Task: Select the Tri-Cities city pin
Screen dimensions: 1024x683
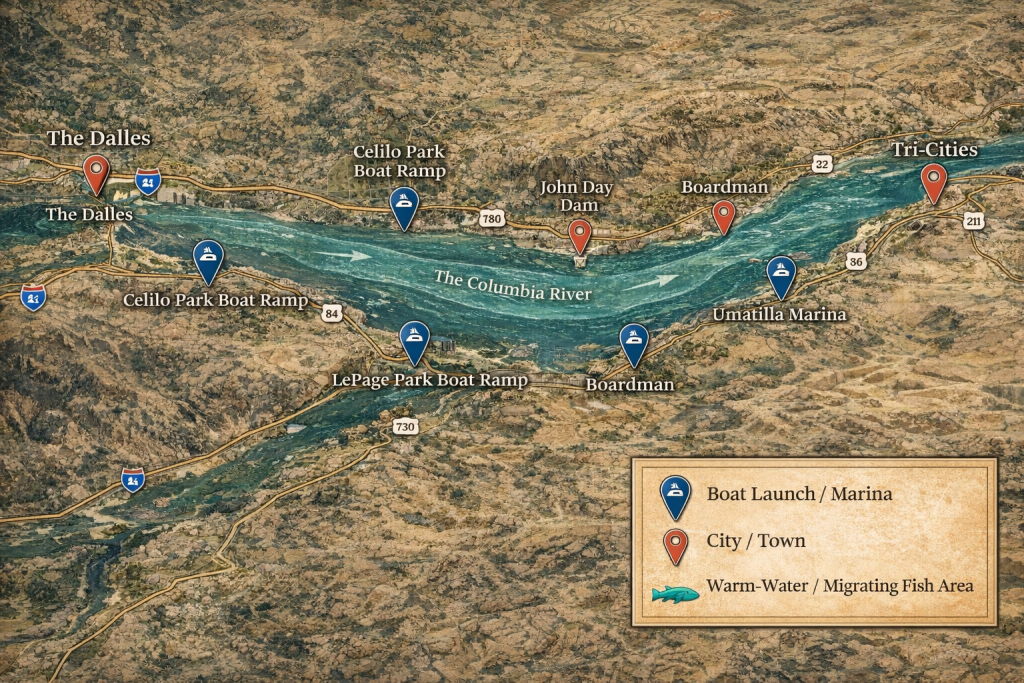Action: [x=934, y=182]
